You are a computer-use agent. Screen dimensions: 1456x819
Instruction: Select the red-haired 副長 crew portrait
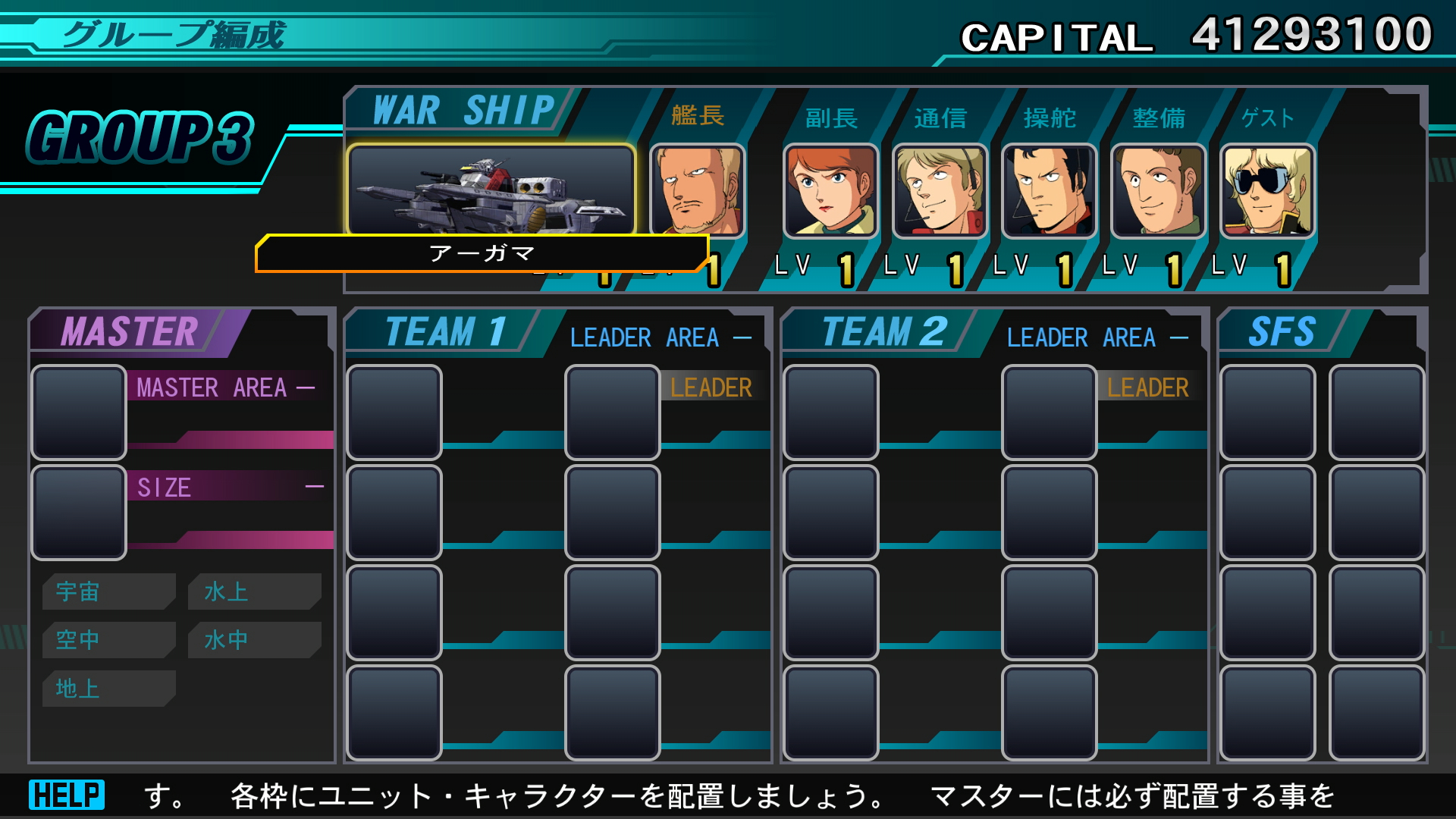(x=831, y=191)
